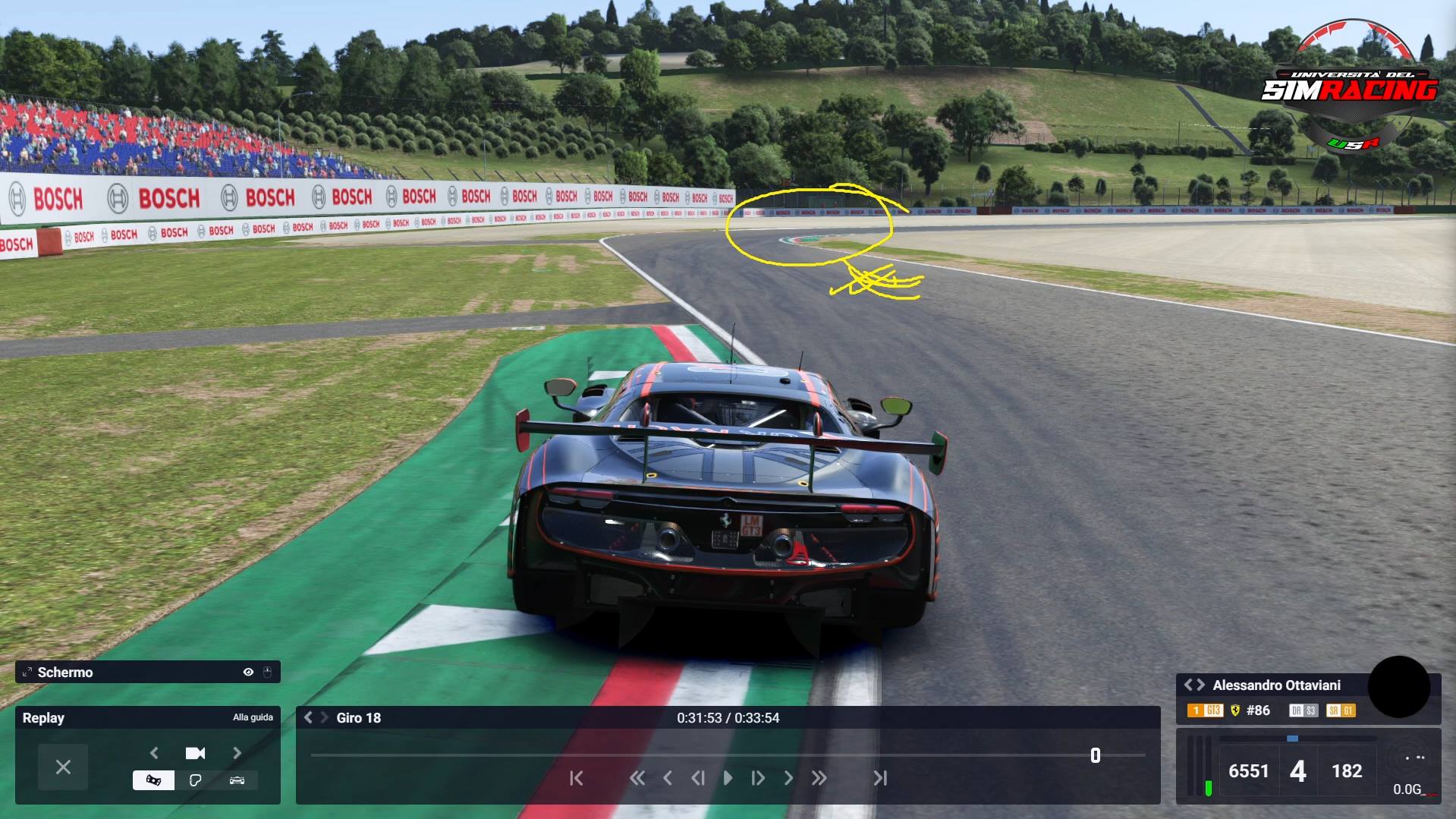Switch to the next replay camera

point(237,753)
